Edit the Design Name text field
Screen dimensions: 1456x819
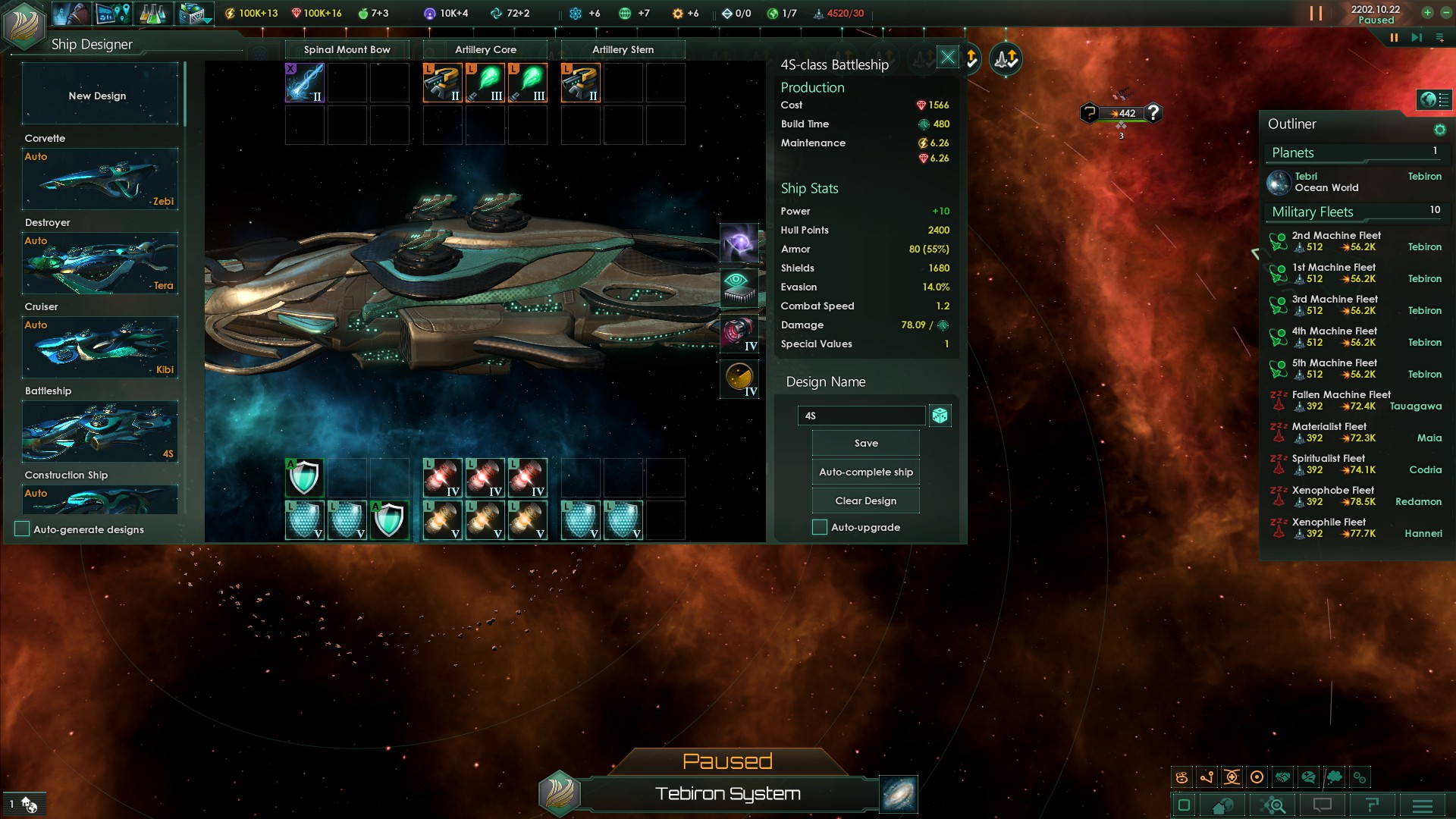(861, 416)
